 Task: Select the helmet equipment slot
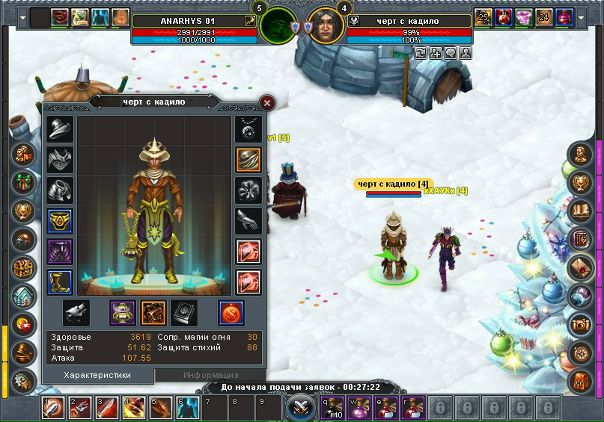click(x=59, y=129)
